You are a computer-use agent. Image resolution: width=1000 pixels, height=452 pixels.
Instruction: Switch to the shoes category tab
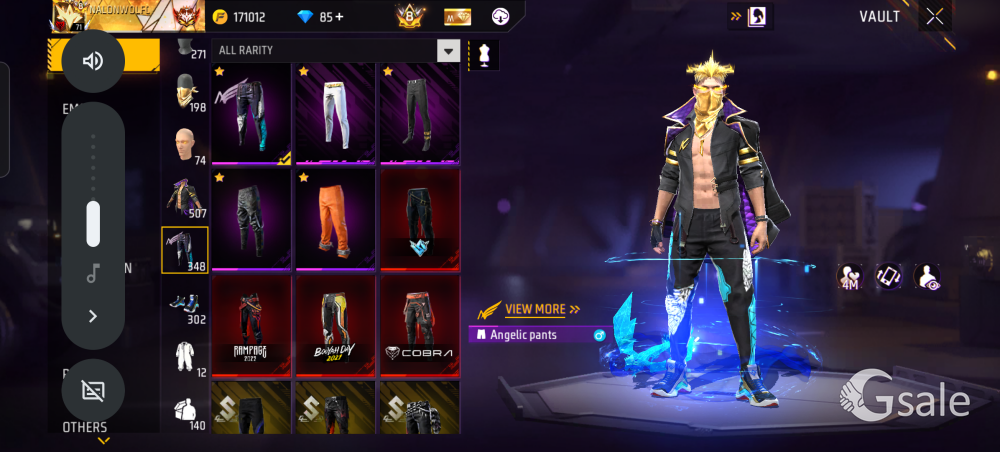click(185, 303)
